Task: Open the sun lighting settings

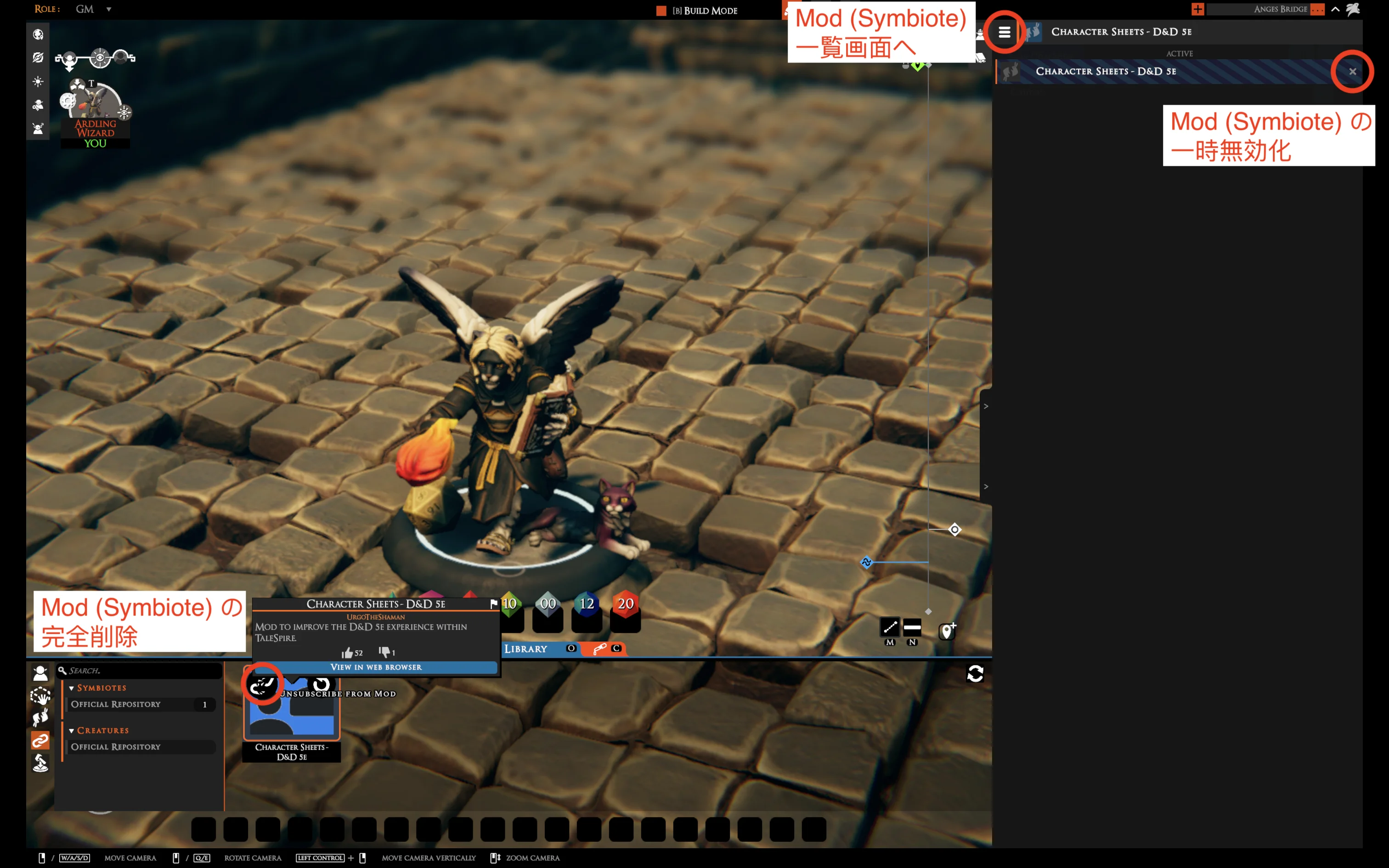Action: [x=39, y=82]
